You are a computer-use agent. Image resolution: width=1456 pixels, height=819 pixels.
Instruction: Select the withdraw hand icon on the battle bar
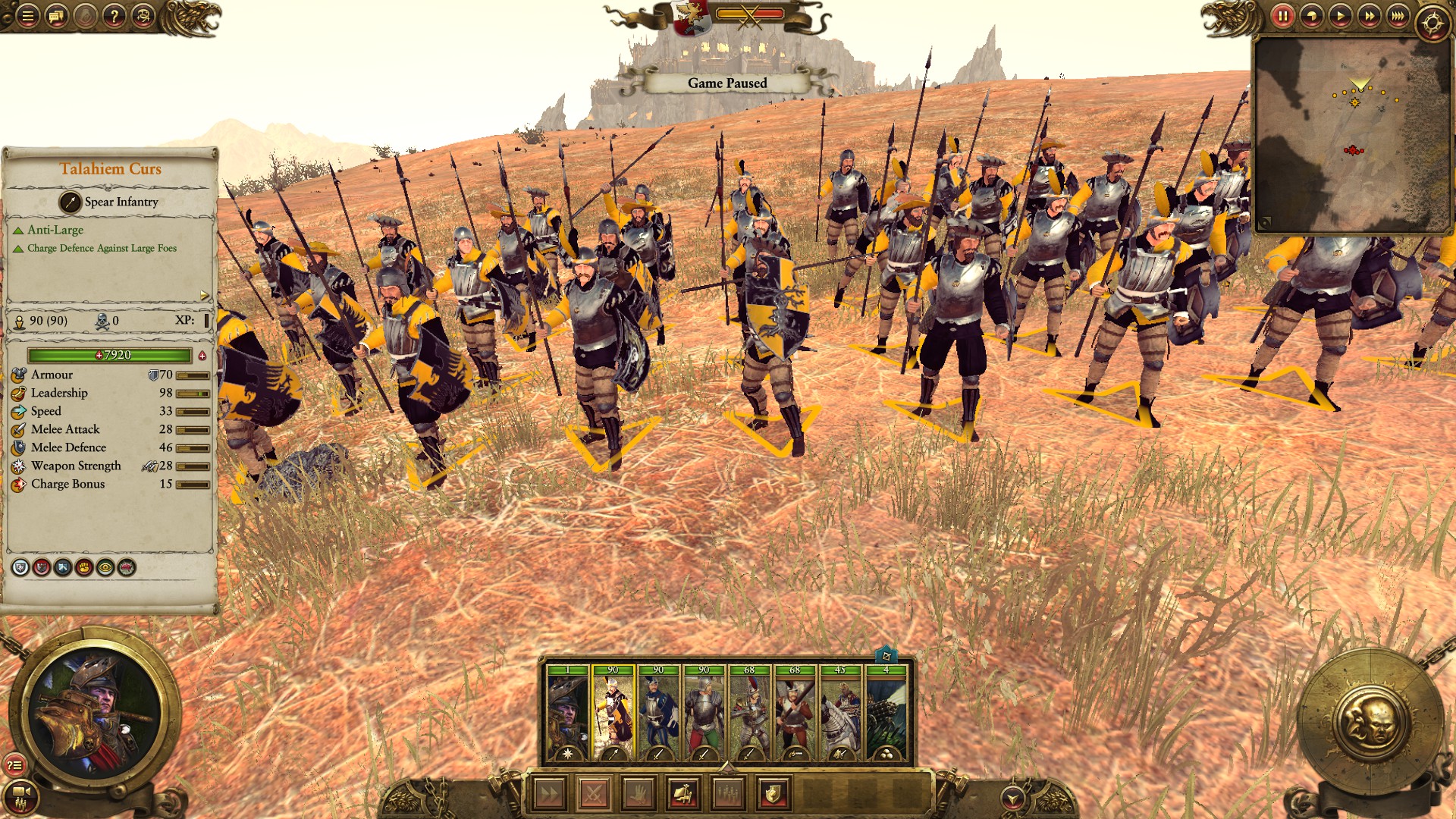pos(637,794)
